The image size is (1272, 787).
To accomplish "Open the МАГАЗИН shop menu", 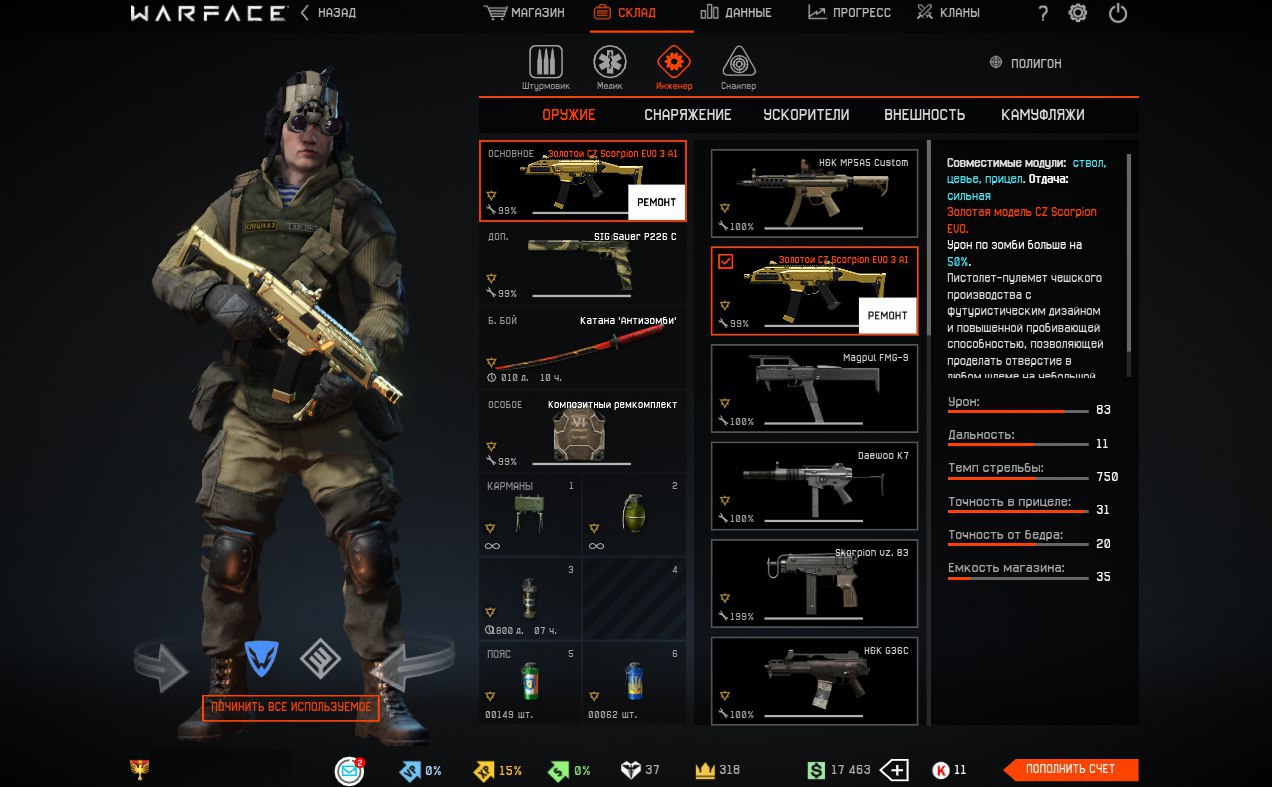I will [525, 13].
